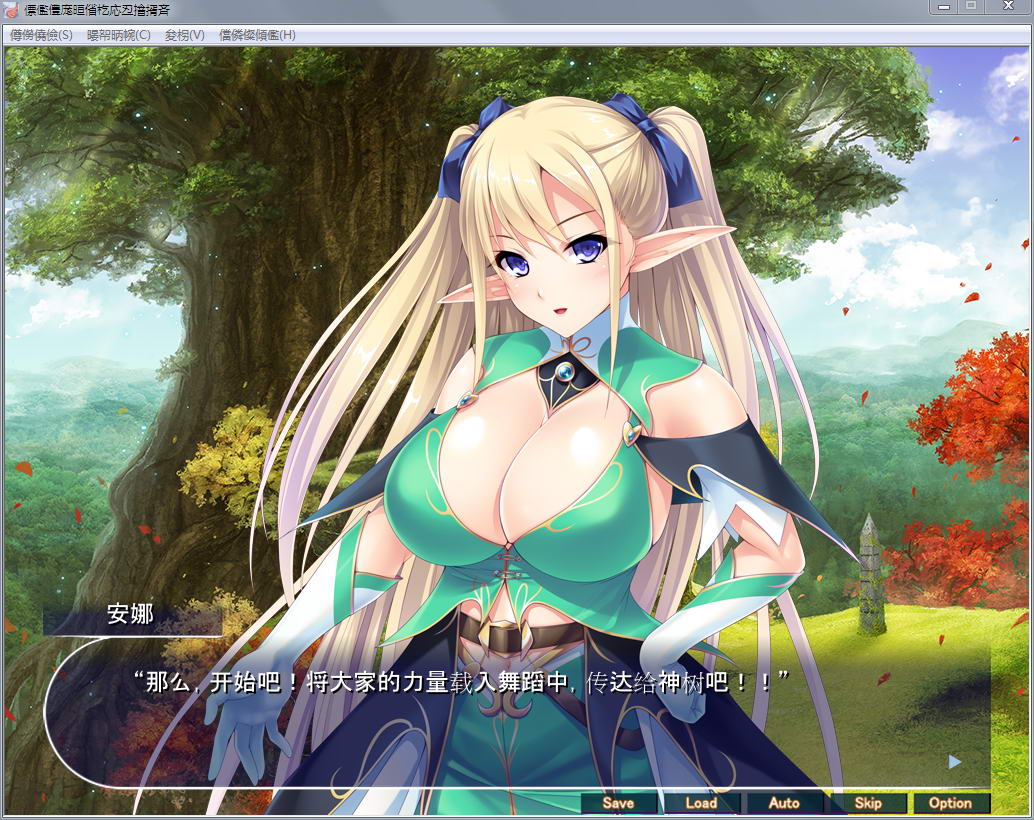Minimize the game window
This screenshot has height=820, width=1034.
click(942, 6)
